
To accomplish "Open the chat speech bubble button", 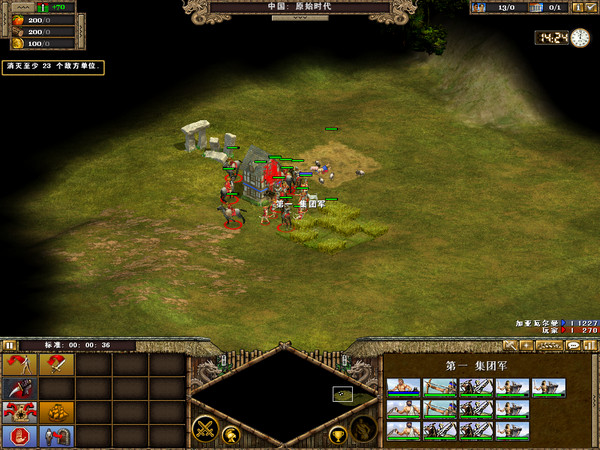I will [x=573, y=345].
